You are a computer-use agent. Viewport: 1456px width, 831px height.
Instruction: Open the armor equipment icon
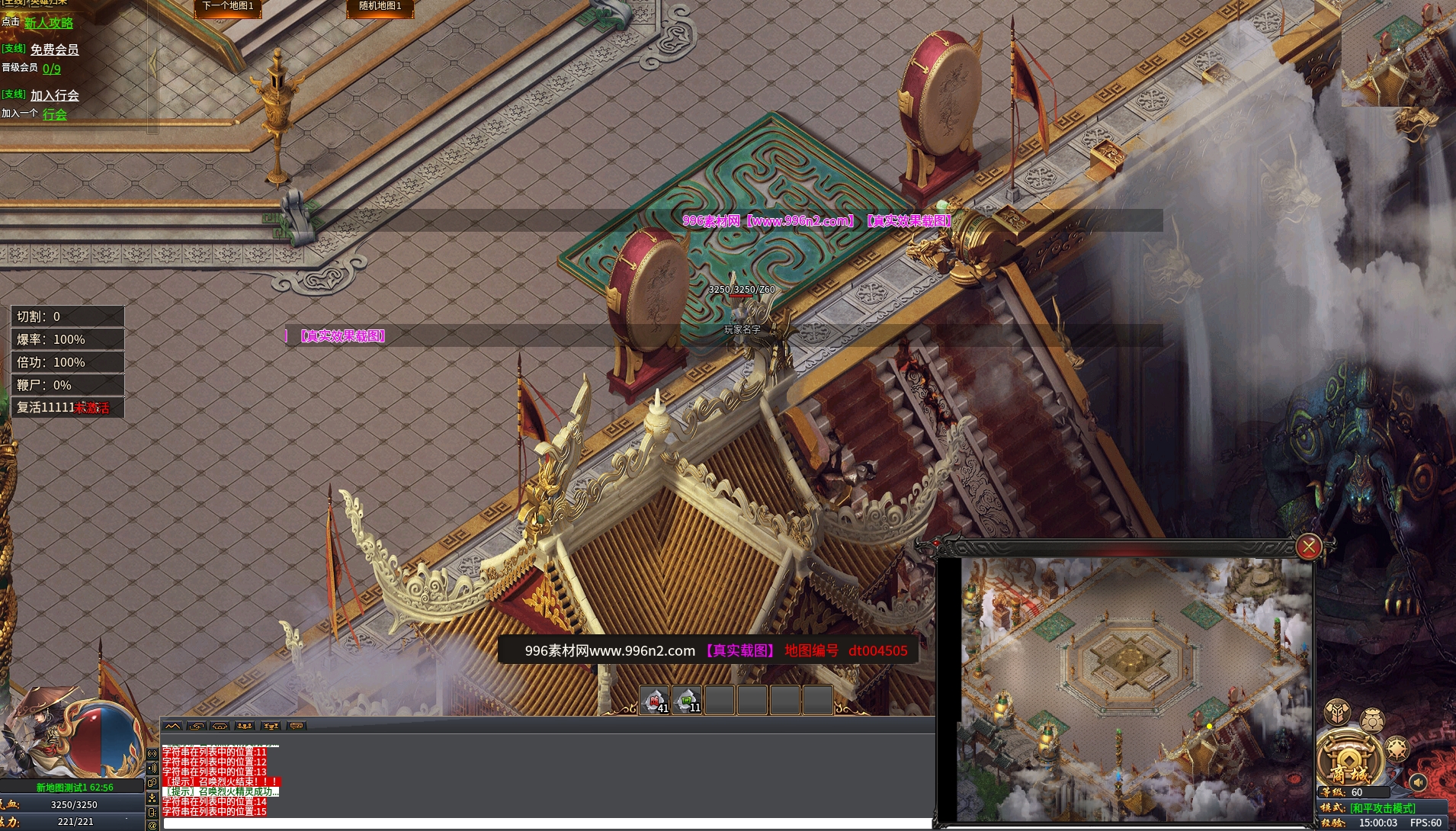point(1337,712)
